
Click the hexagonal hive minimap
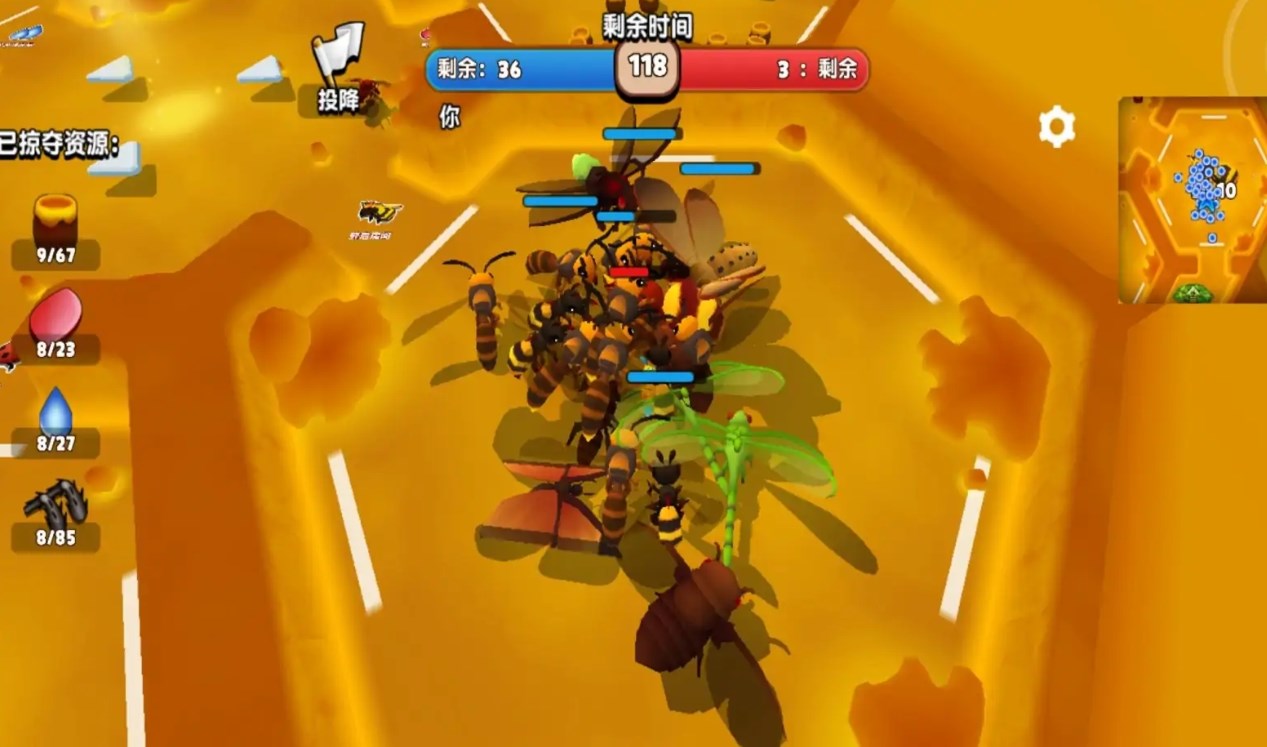point(1192,199)
